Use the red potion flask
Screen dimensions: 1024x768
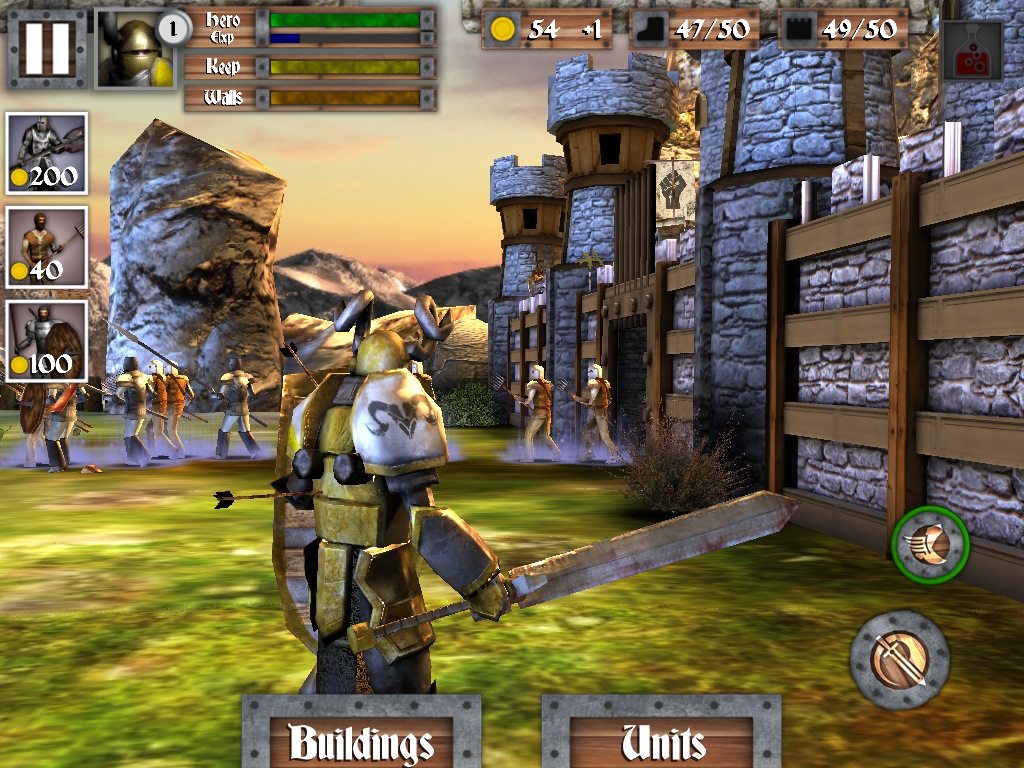click(x=971, y=51)
